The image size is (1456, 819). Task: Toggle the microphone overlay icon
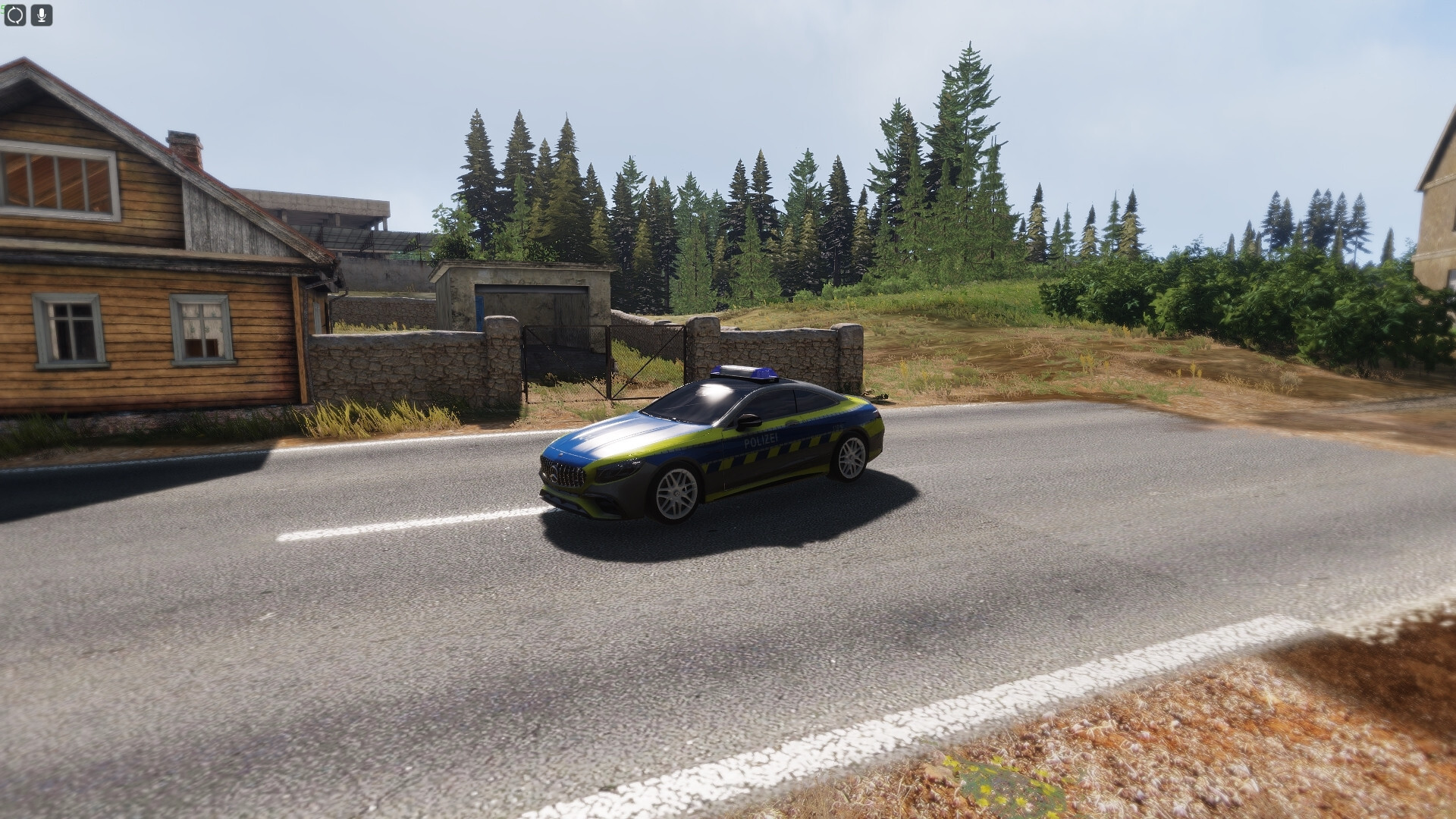coord(42,14)
